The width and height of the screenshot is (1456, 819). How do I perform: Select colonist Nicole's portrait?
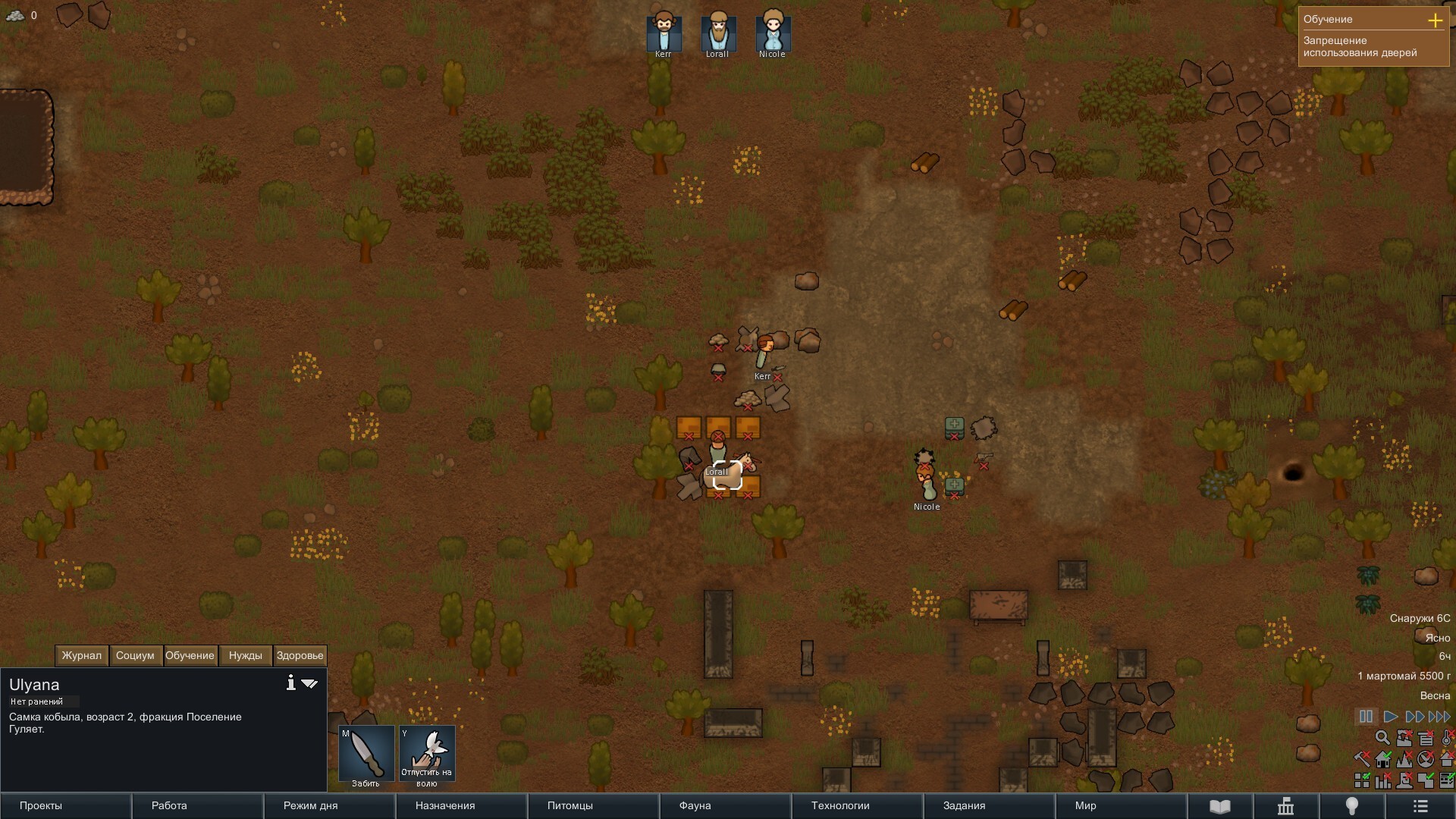[x=772, y=32]
